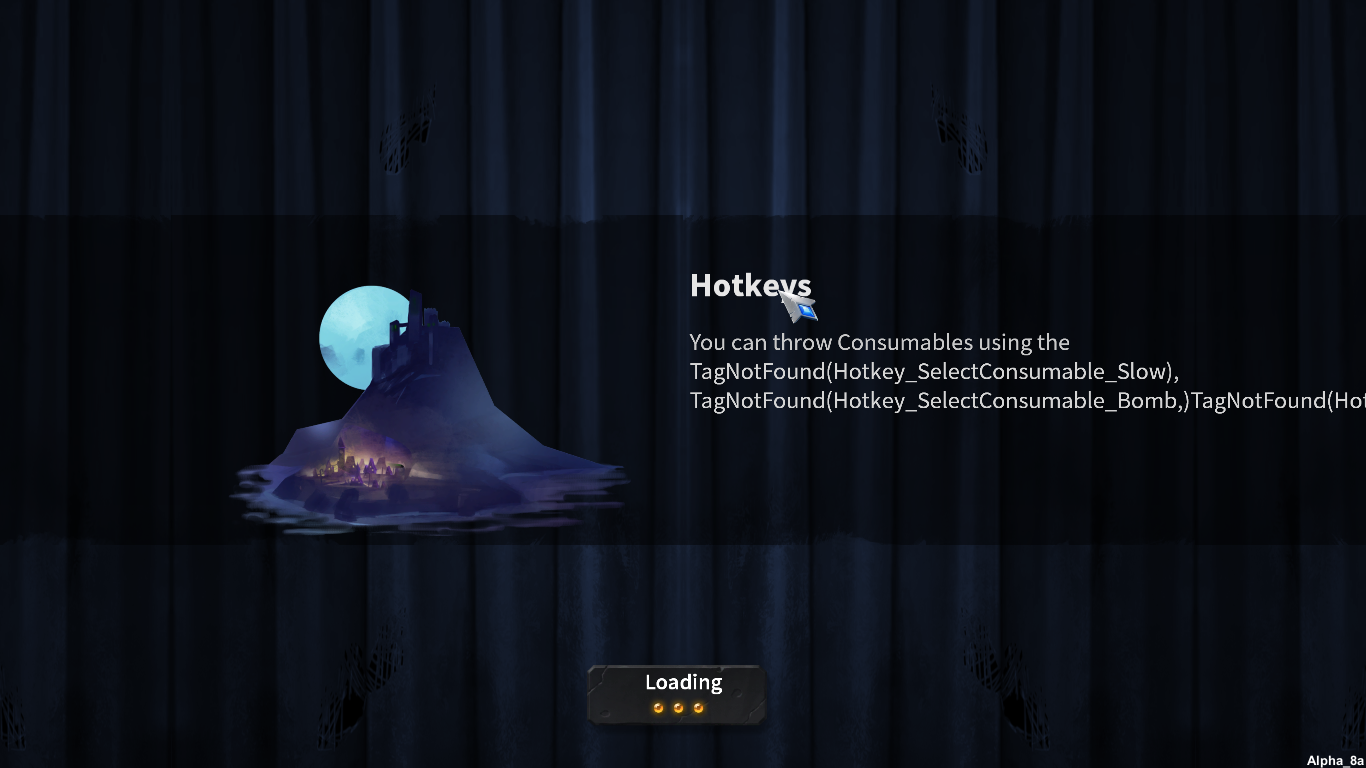Viewport: 1366px width, 768px height.
Task: Click the first gold loading orb
Action: (x=658, y=707)
